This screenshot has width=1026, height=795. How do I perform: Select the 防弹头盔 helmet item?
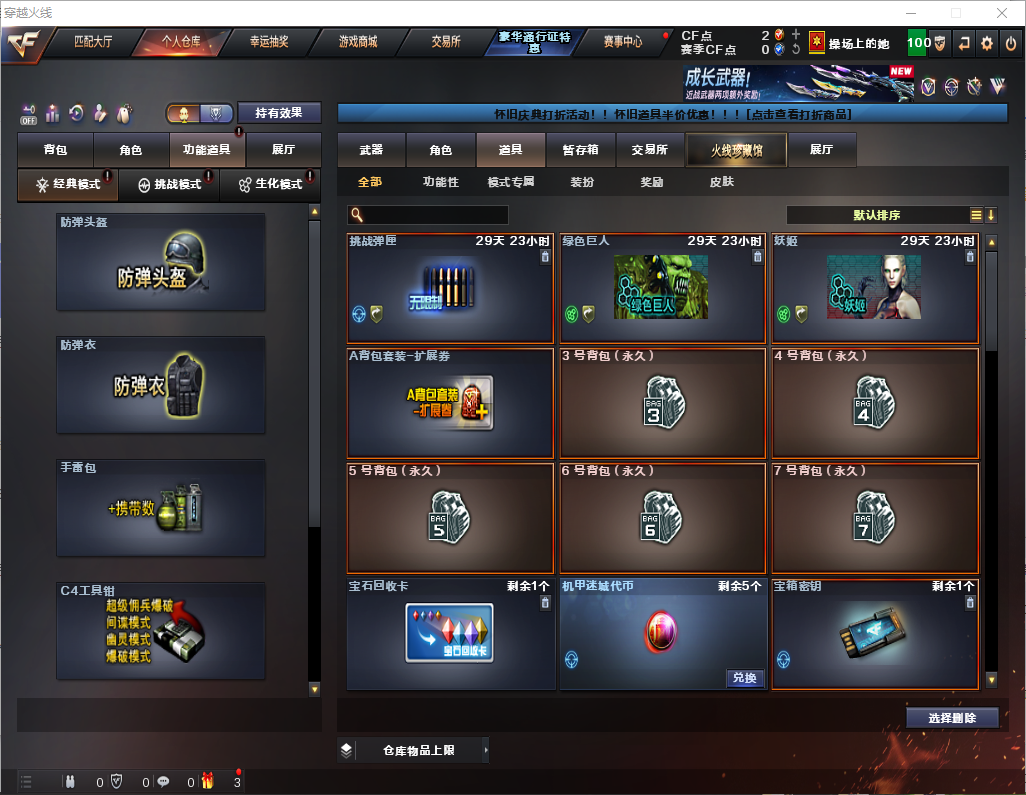161,261
